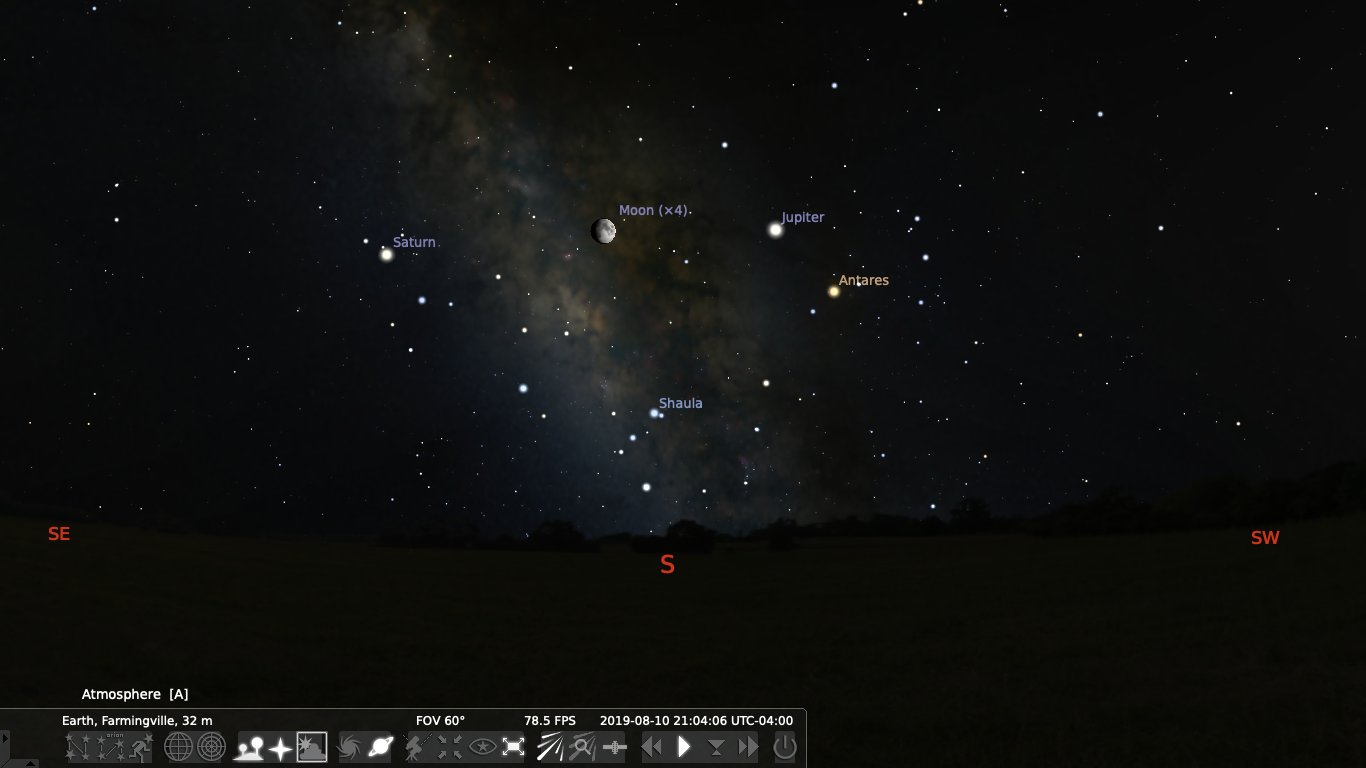1366x768 pixels.
Task: Open meteor shower search dialog
Action: tap(582, 747)
